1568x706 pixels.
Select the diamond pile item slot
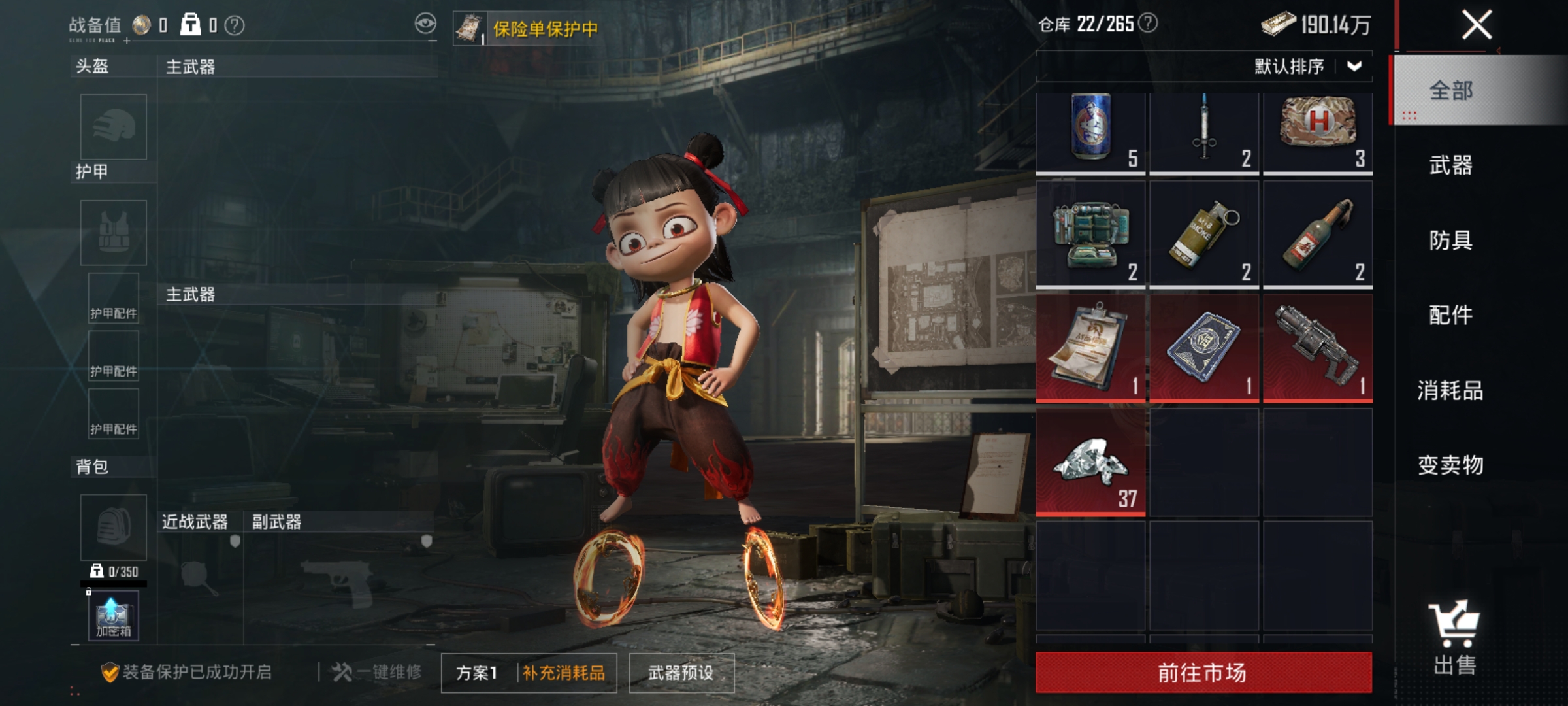coord(1090,463)
